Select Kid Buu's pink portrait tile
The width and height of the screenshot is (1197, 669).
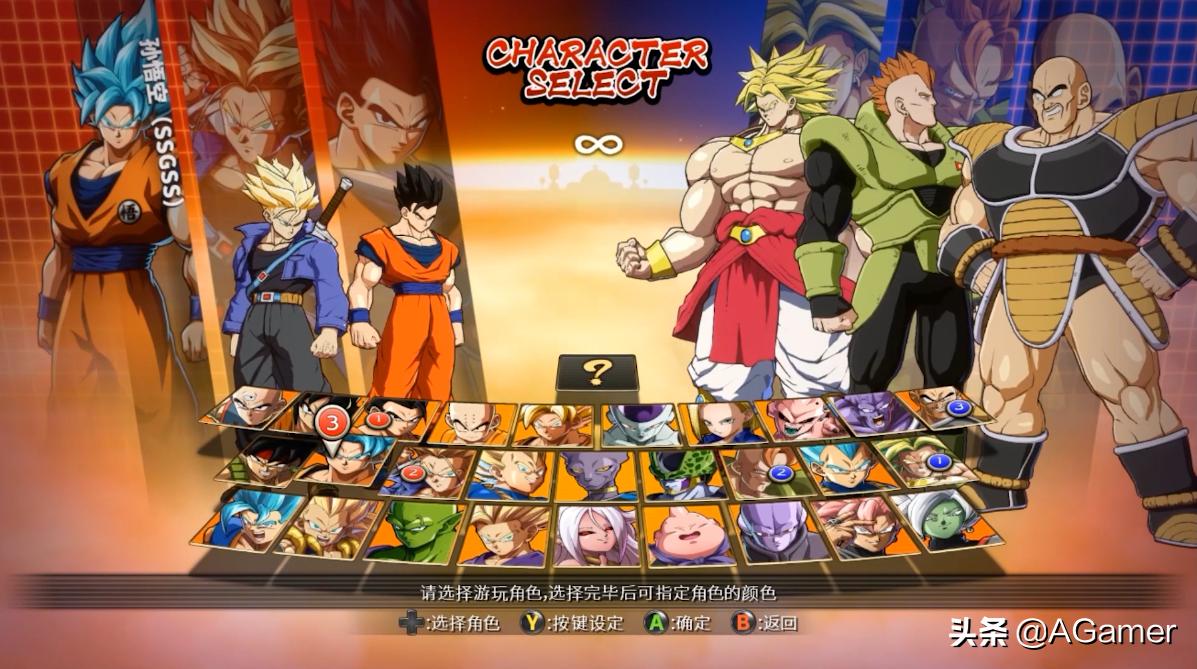pos(801,418)
